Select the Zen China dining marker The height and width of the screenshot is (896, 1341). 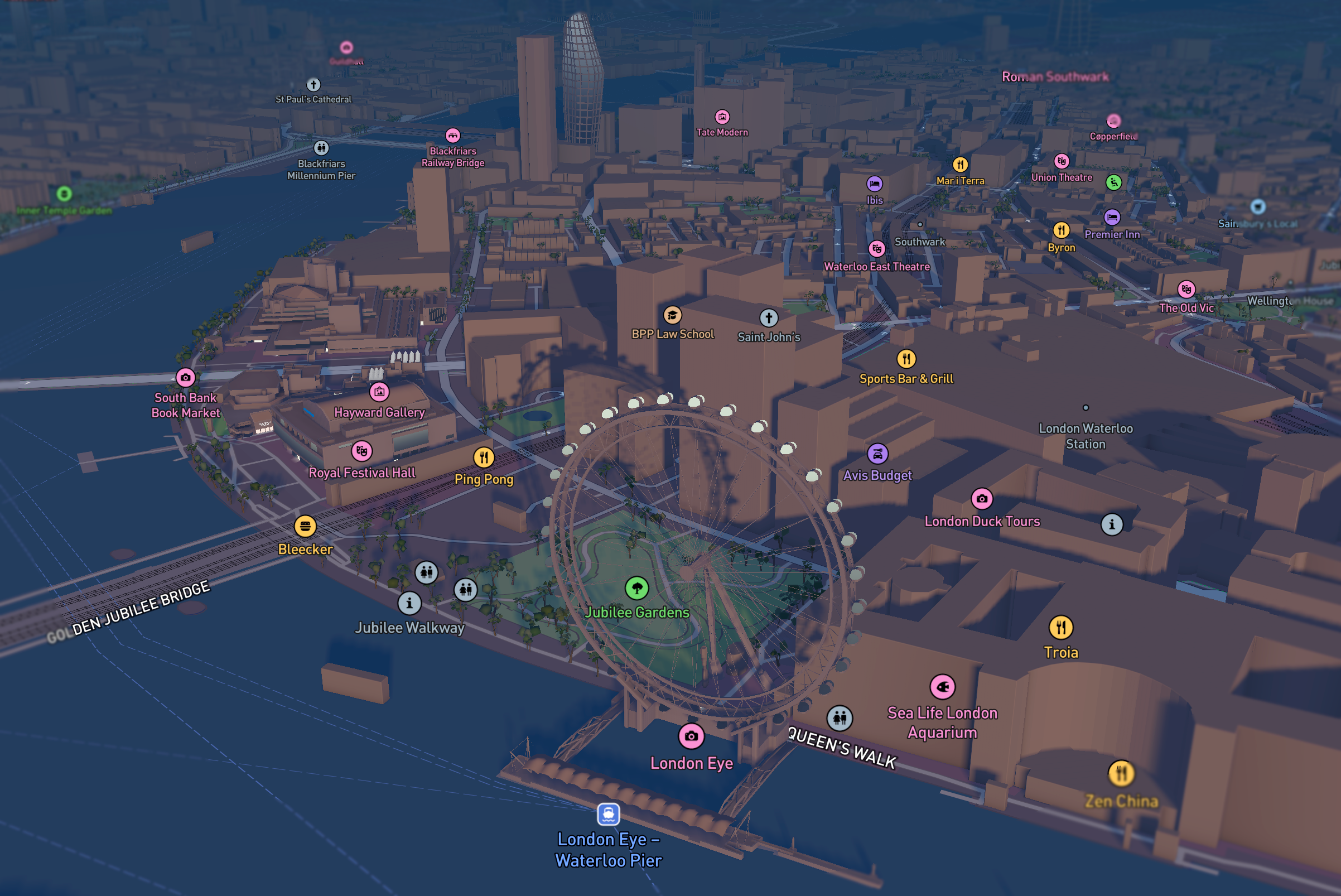[1122, 771]
